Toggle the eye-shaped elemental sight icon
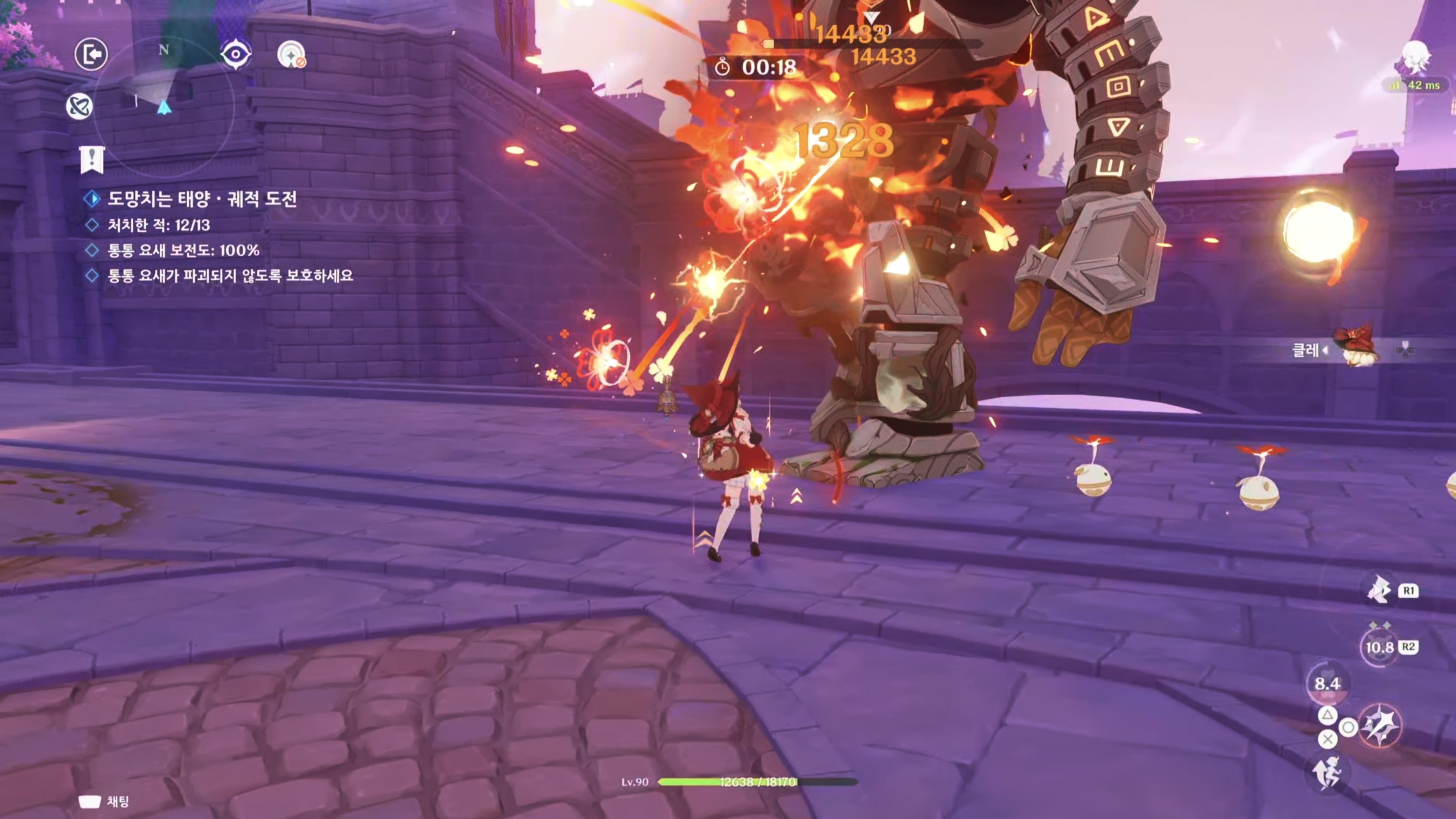 [x=235, y=55]
